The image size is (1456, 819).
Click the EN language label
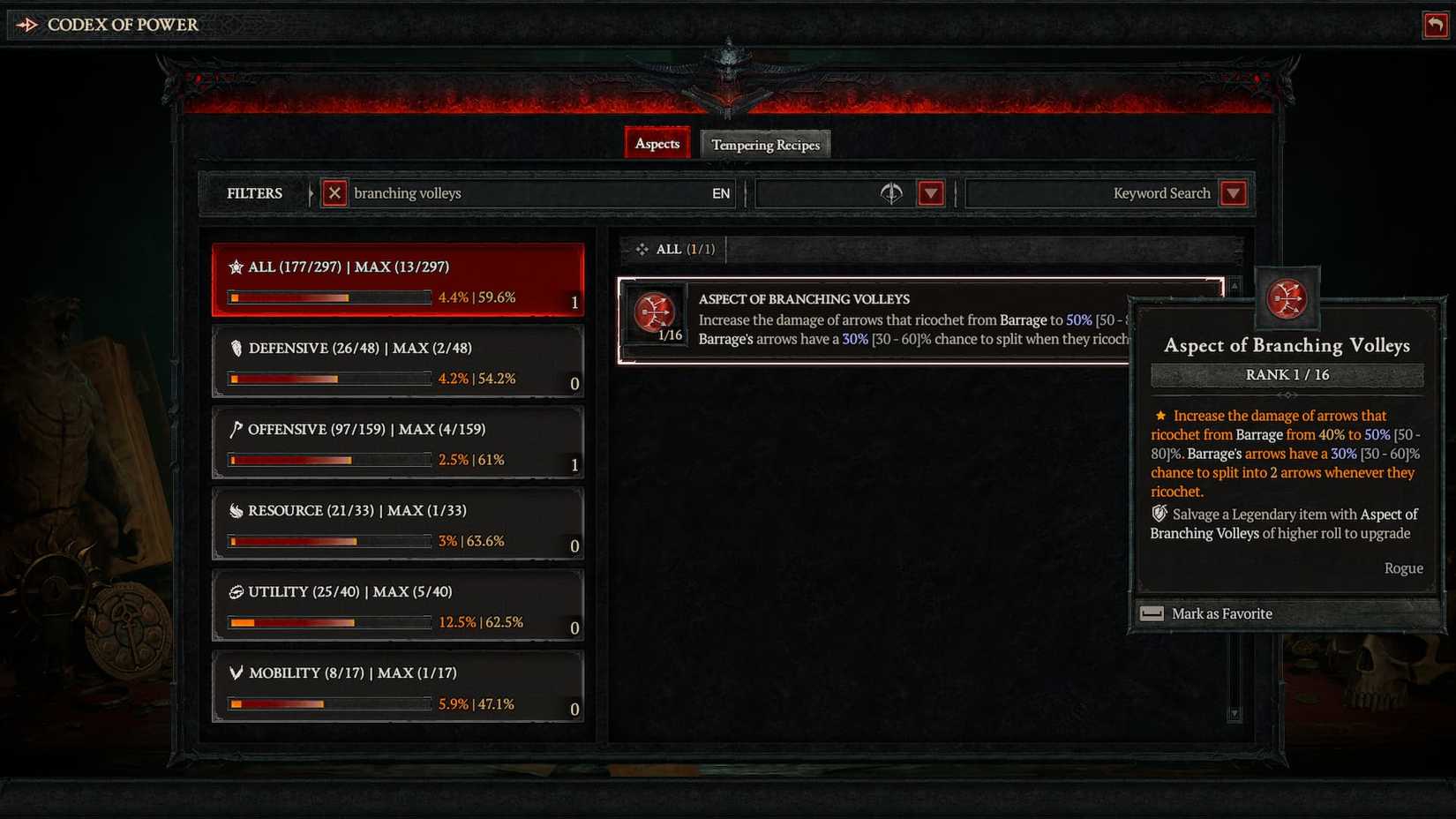coord(721,193)
